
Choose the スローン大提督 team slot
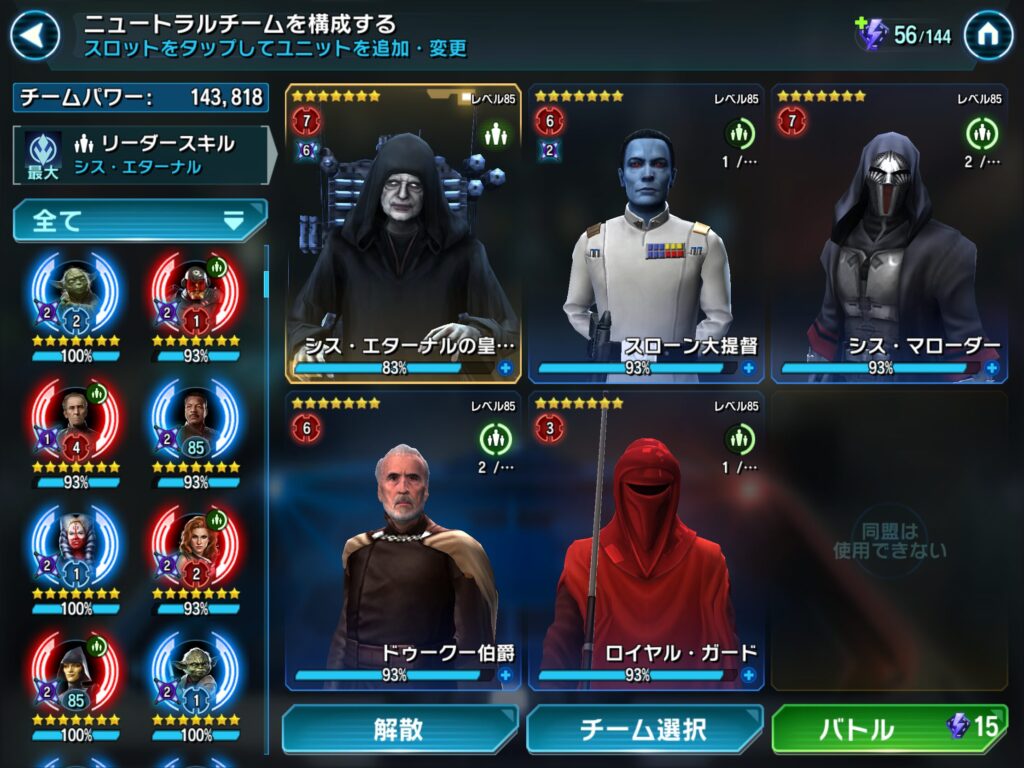coord(646,233)
